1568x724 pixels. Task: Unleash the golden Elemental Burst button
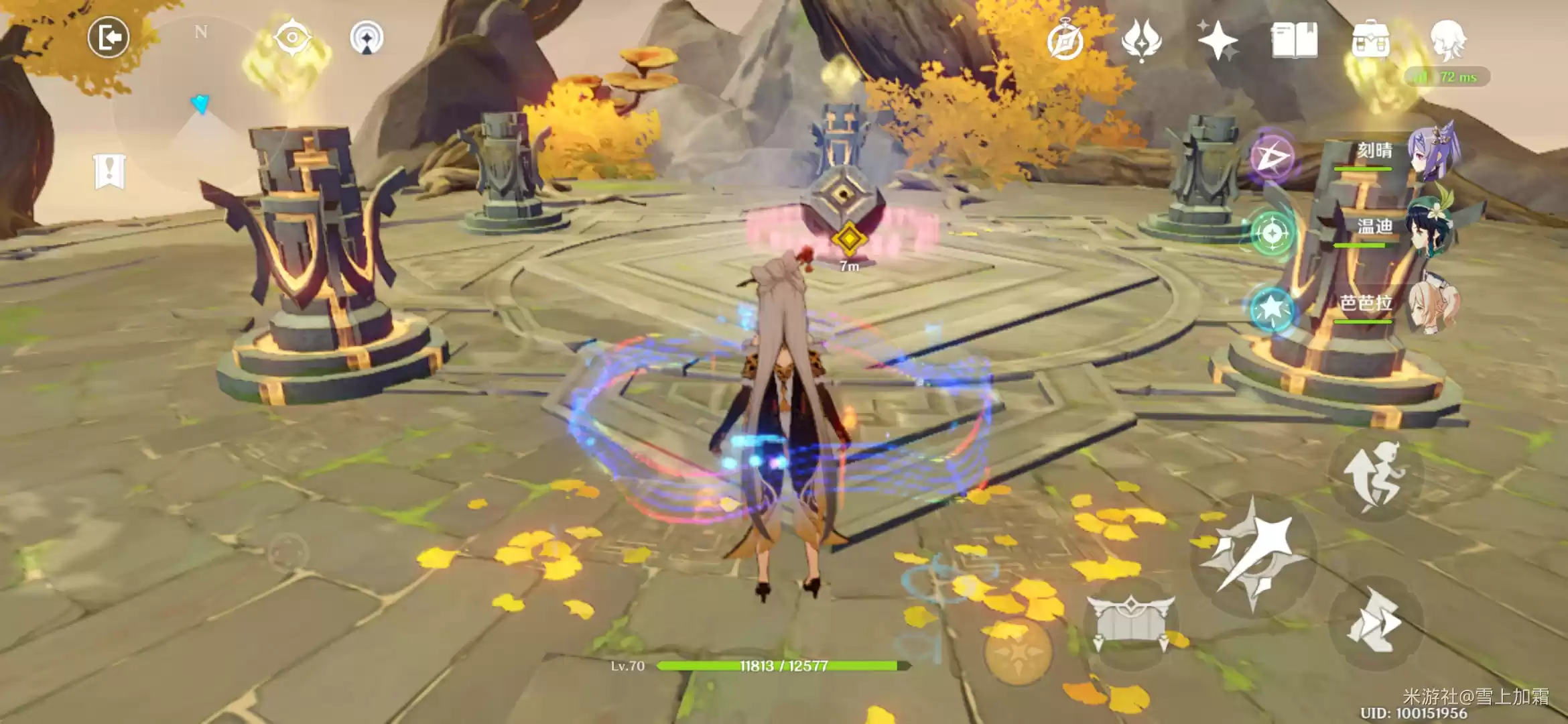point(1017,649)
